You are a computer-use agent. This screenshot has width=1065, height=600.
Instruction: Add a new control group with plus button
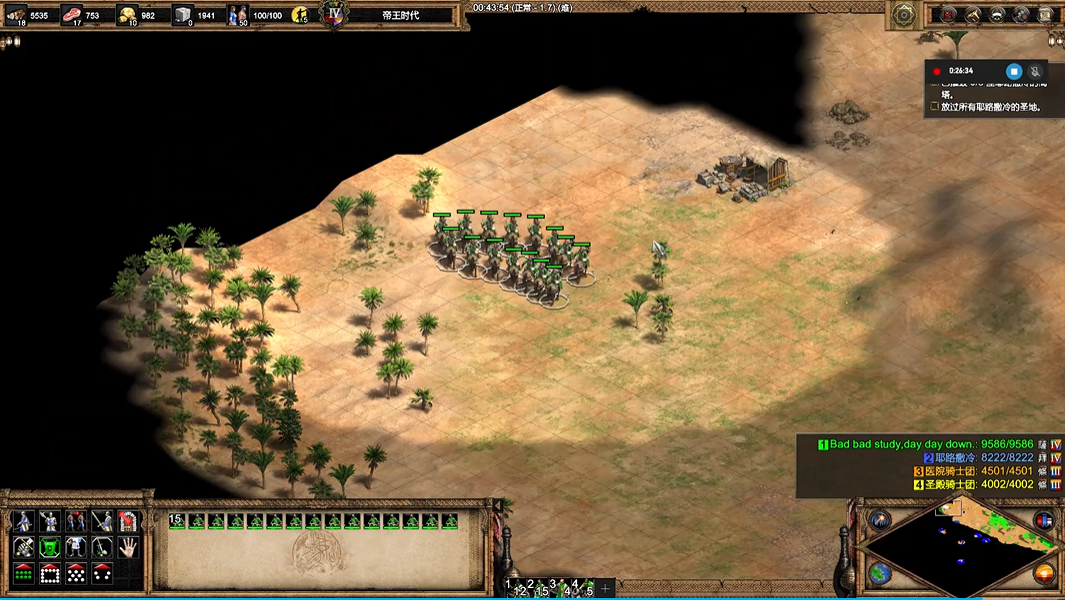605,588
